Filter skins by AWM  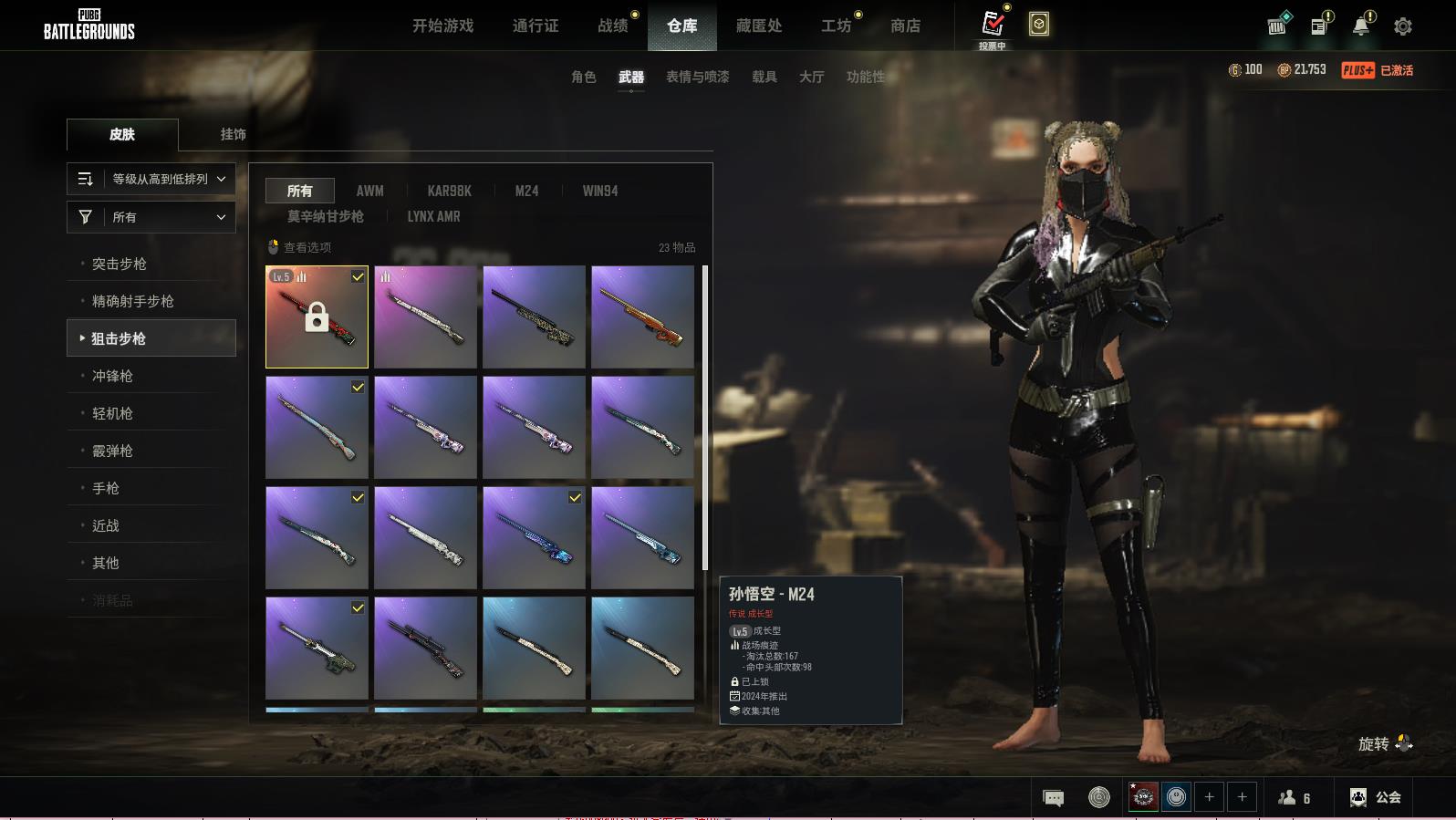pyautogui.click(x=369, y=191)
